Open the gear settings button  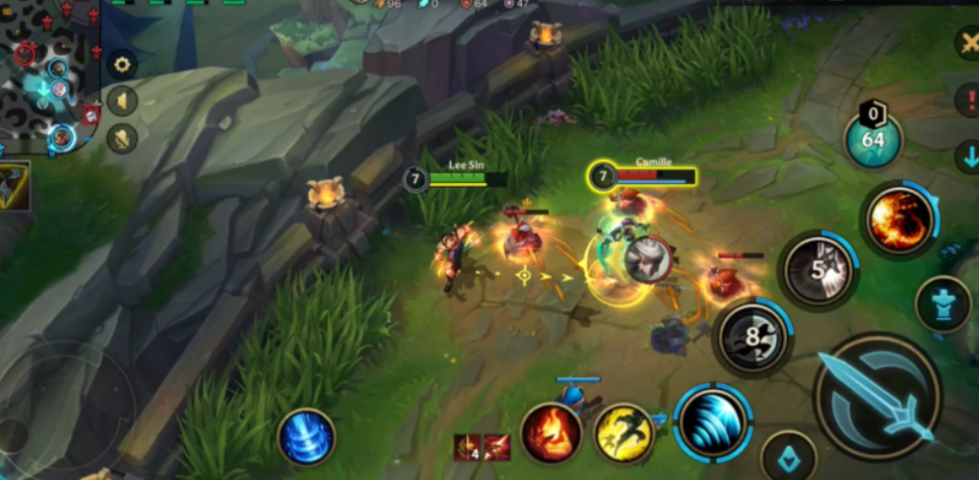(x=122, y=65)
